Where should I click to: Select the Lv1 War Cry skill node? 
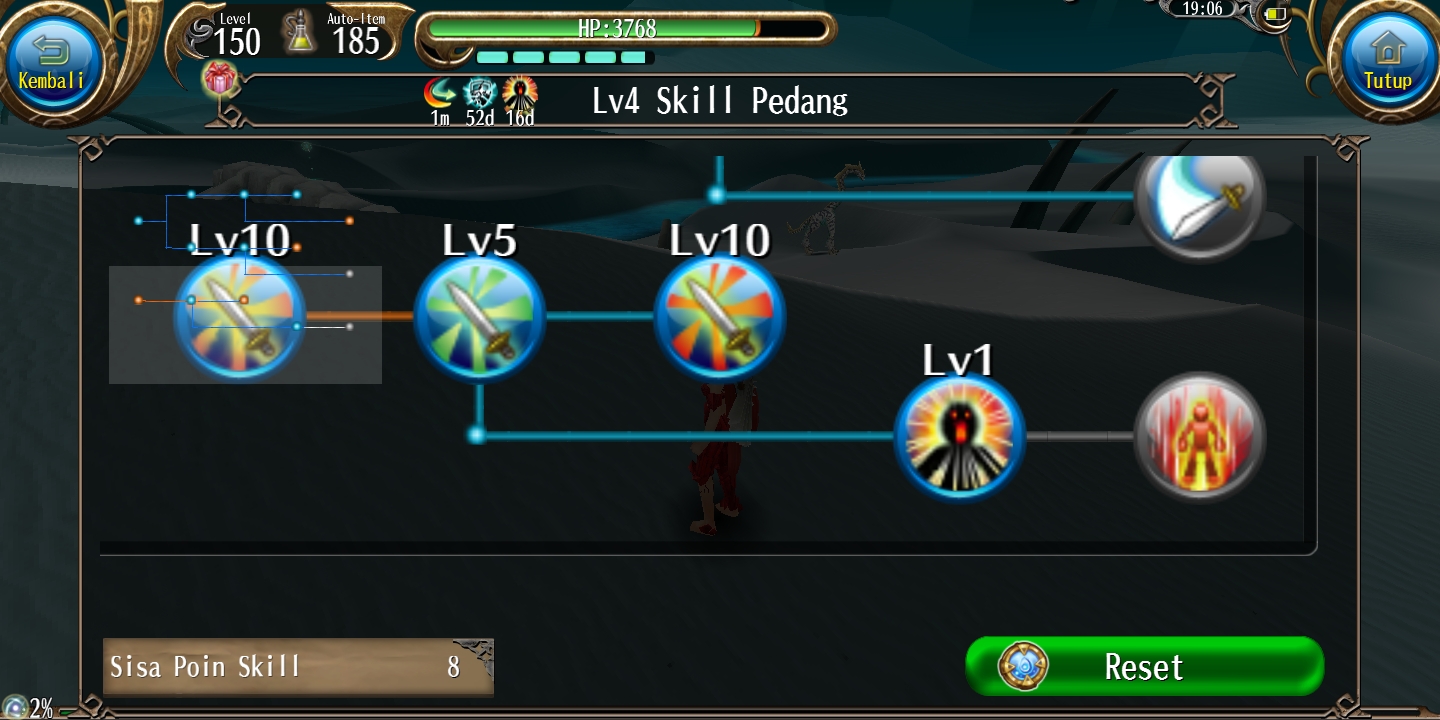(959, 436)
